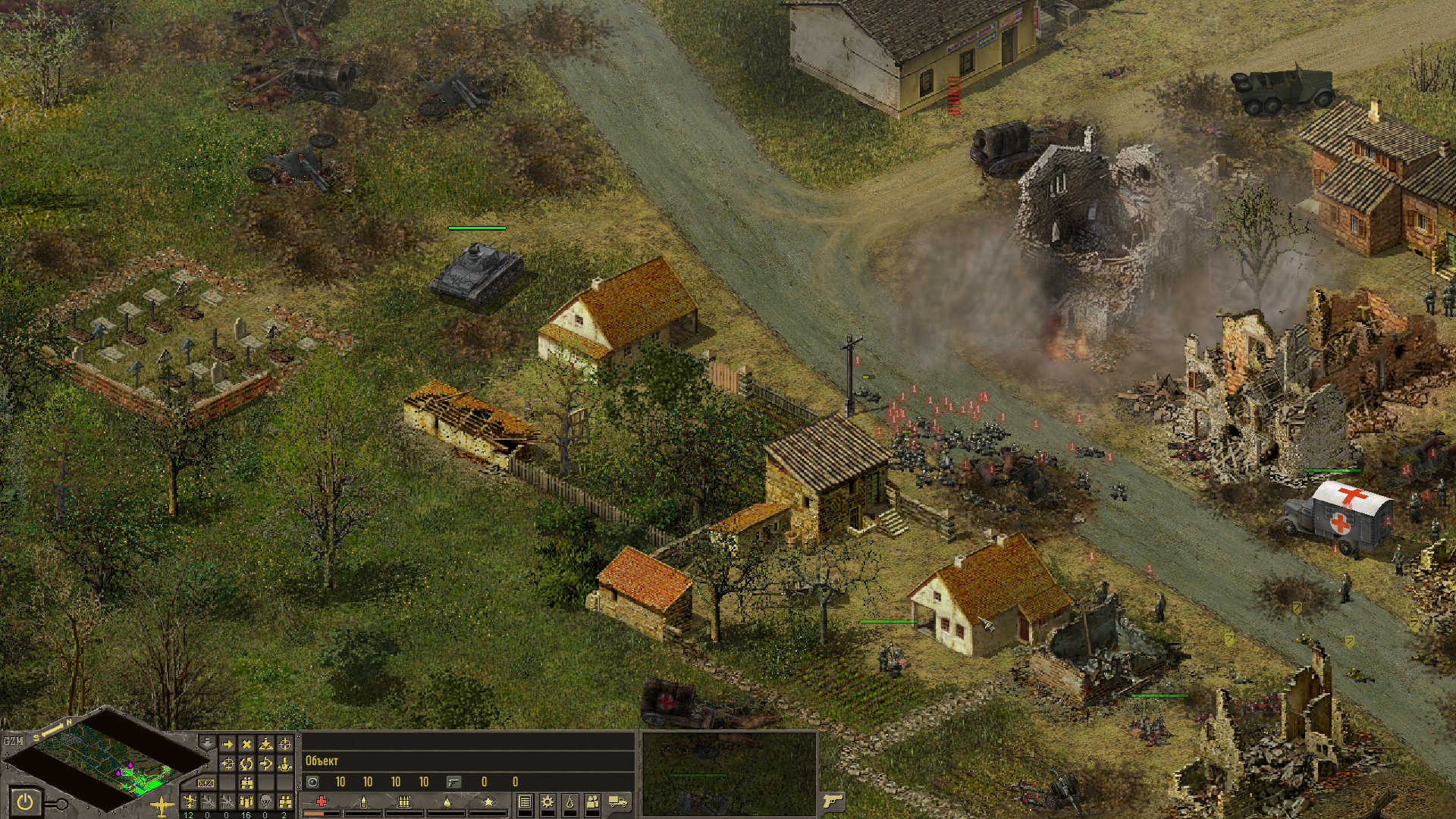The width and height of the screenshot is (1456, 819).
Task: Choose the crosshair attack command
Action: tap(284, 744)
